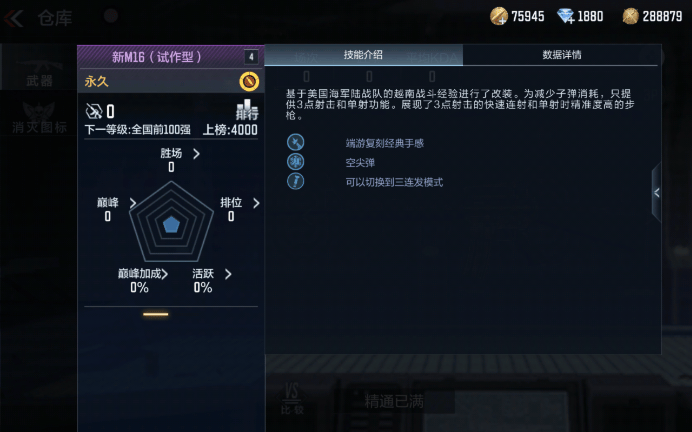Select the 武器 weapon category
The width and height of the screenshot is (692, 432).
click(40, 80)
